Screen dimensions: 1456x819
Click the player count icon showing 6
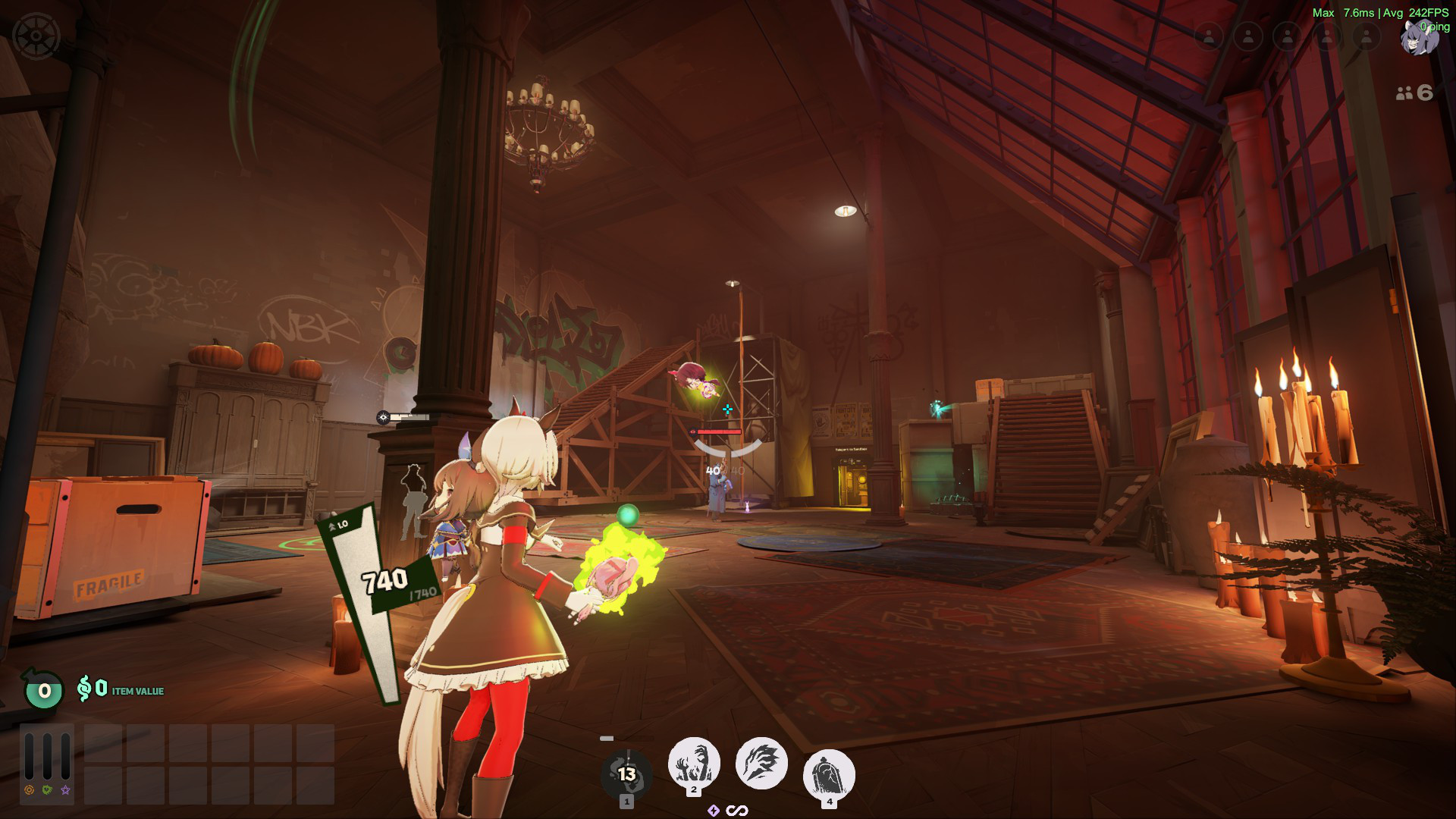(1414, 93)
